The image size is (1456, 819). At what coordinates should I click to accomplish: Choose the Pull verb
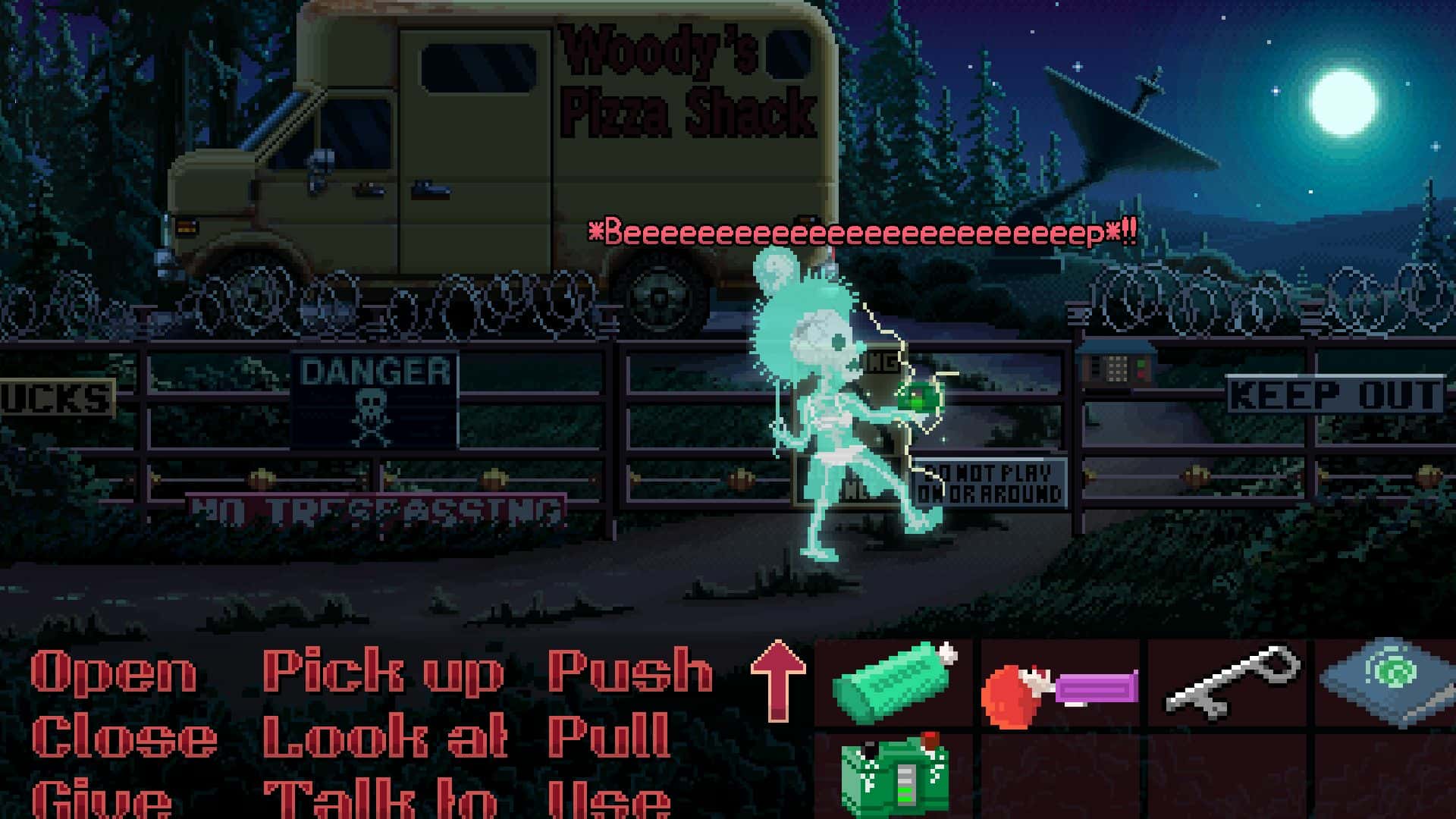609,737
